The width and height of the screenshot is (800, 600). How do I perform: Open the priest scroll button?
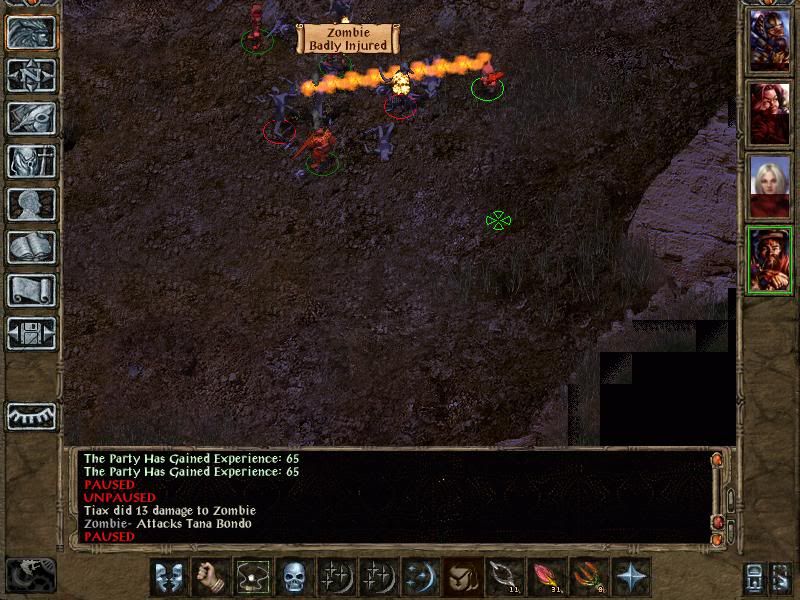click(x=31, y=290)
